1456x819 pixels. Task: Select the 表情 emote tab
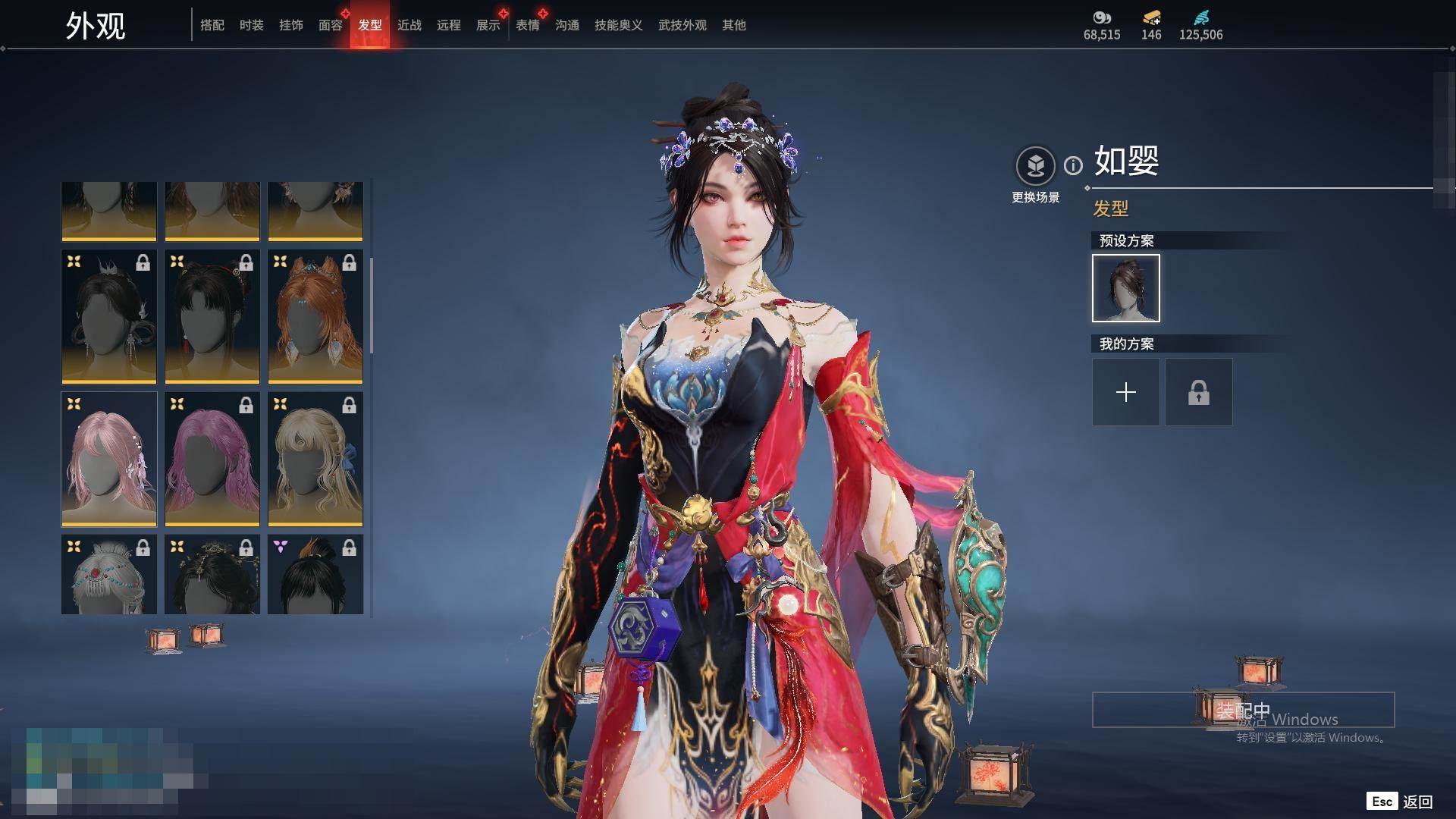pyautogui.click(x=528, y=25)
